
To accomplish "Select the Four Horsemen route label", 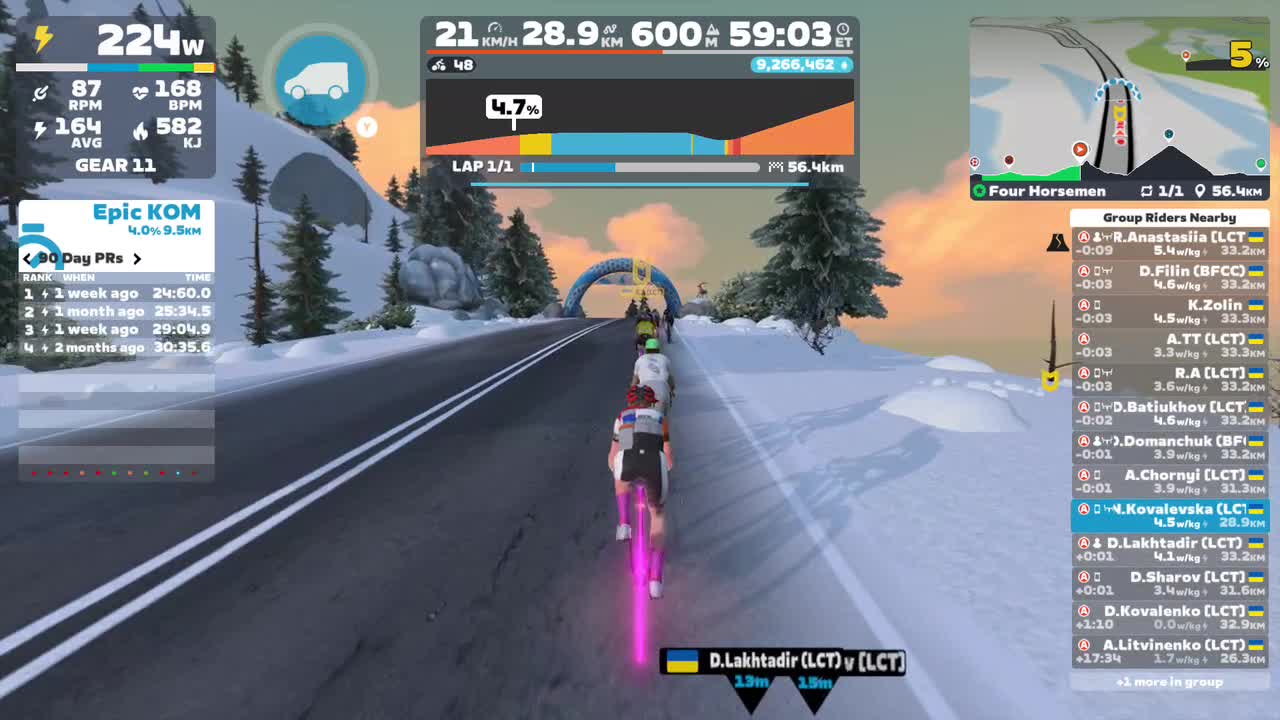I will [x=1044, y=190].
